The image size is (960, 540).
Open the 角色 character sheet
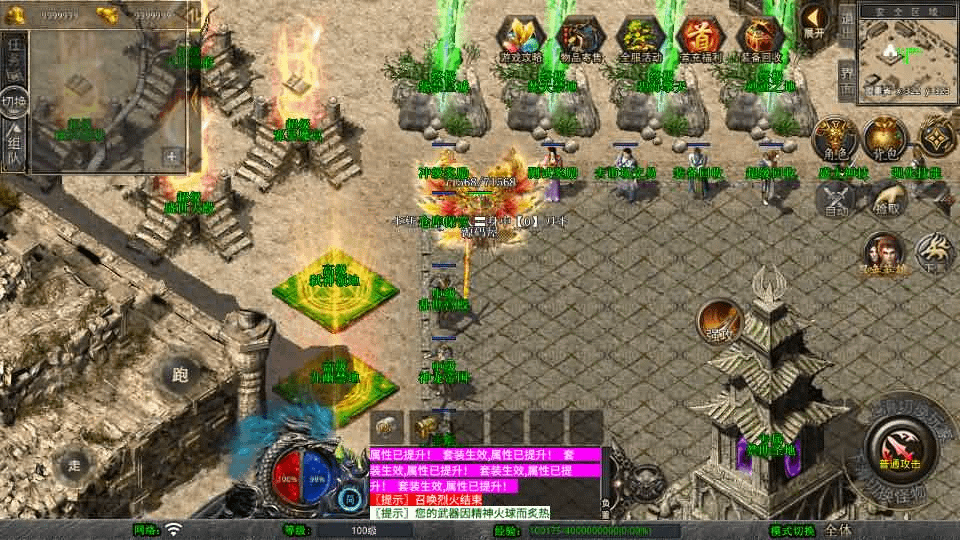832,138
